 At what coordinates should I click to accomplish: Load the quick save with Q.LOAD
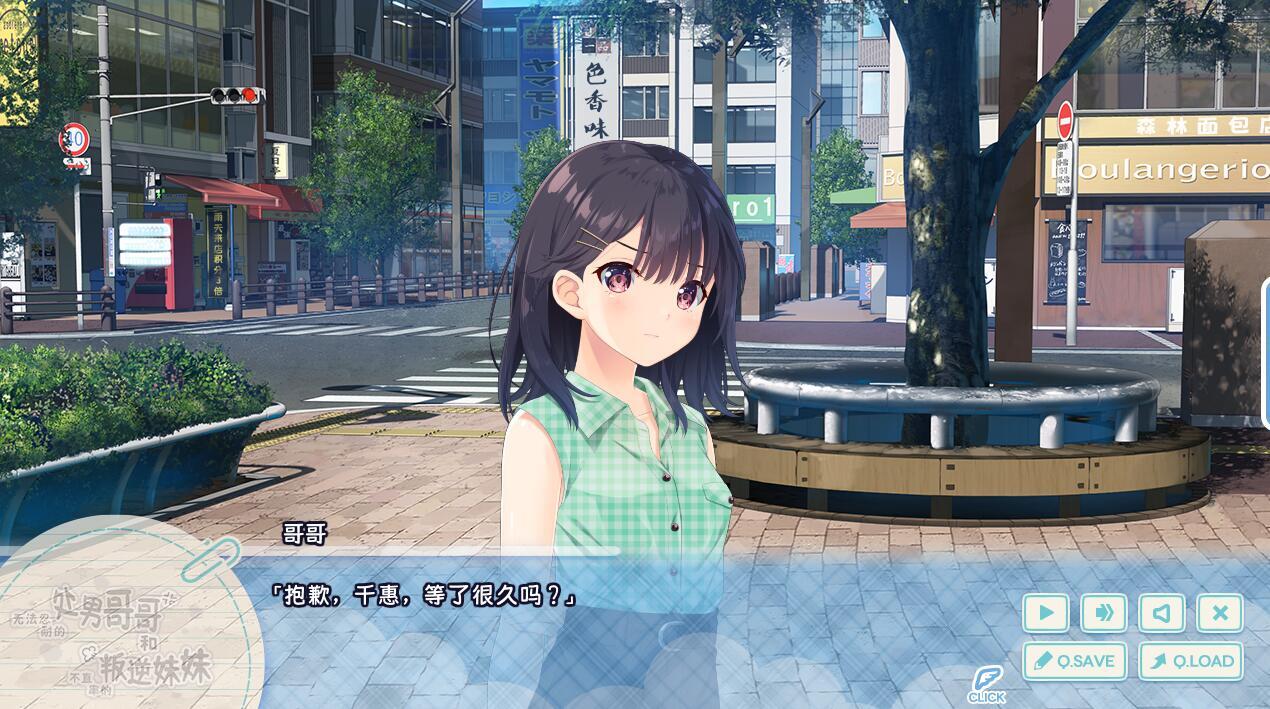pyautogui.click(x=1191, y=661)
